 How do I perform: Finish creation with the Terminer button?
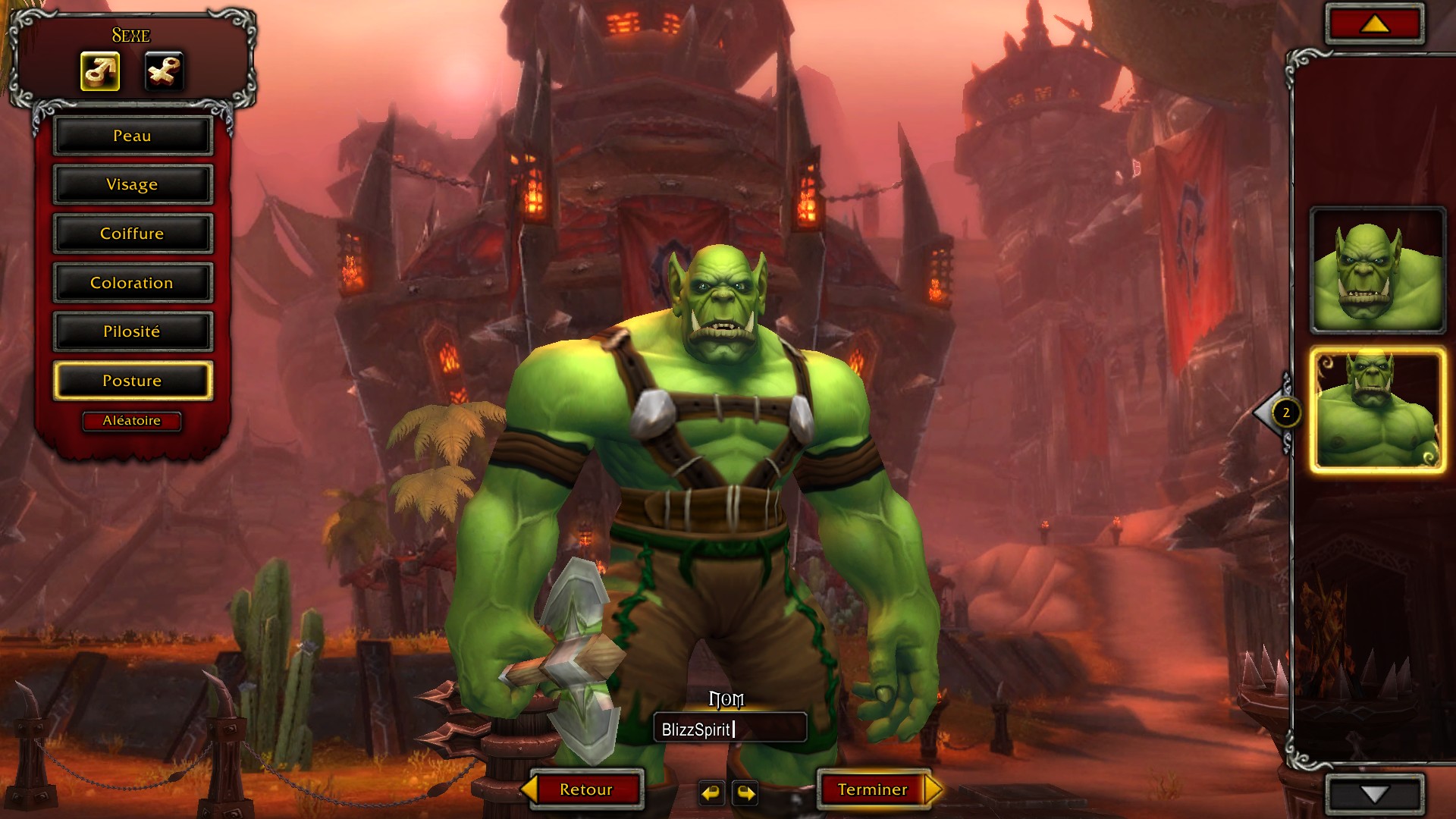pyautogui.click(x=873, y=789)
